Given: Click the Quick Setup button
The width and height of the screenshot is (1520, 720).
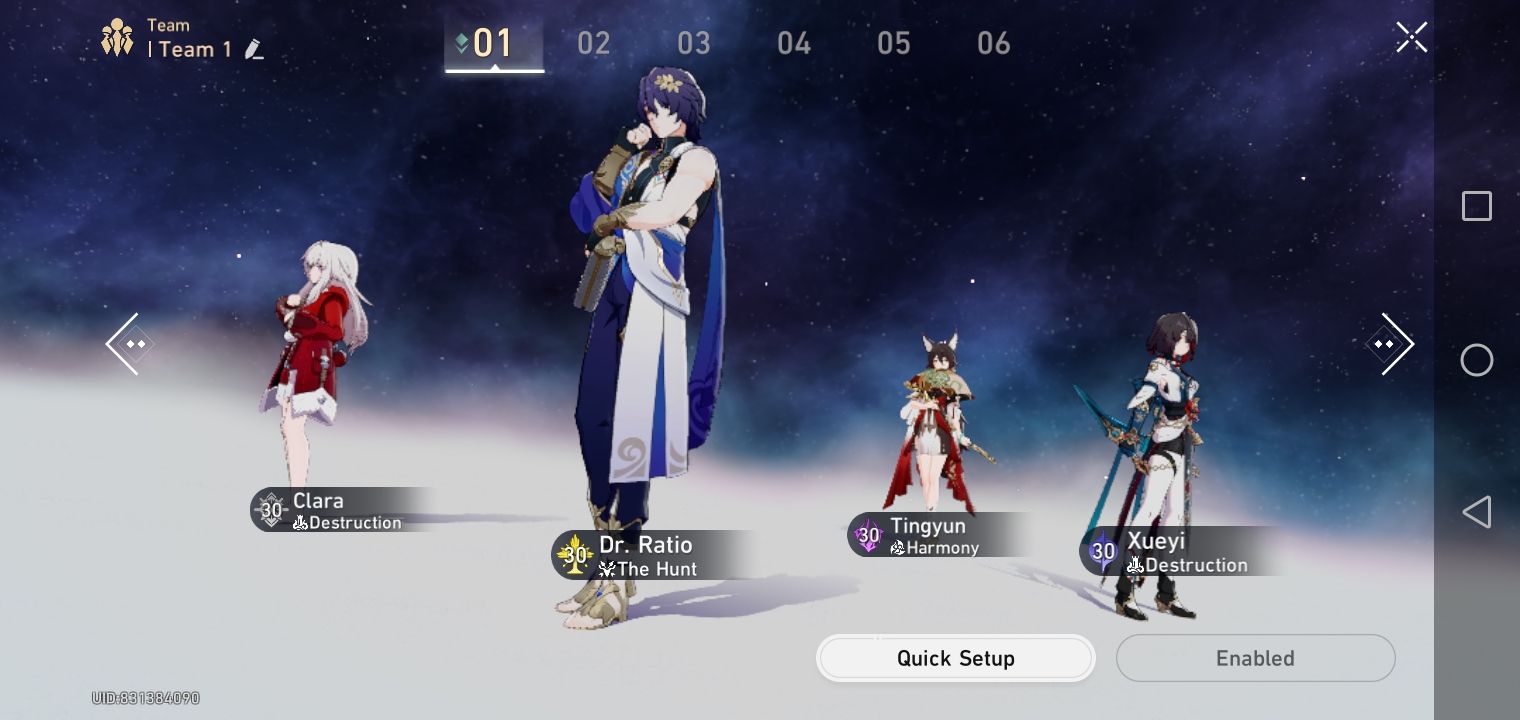Looking at the screenshot, I should (955, 658).
